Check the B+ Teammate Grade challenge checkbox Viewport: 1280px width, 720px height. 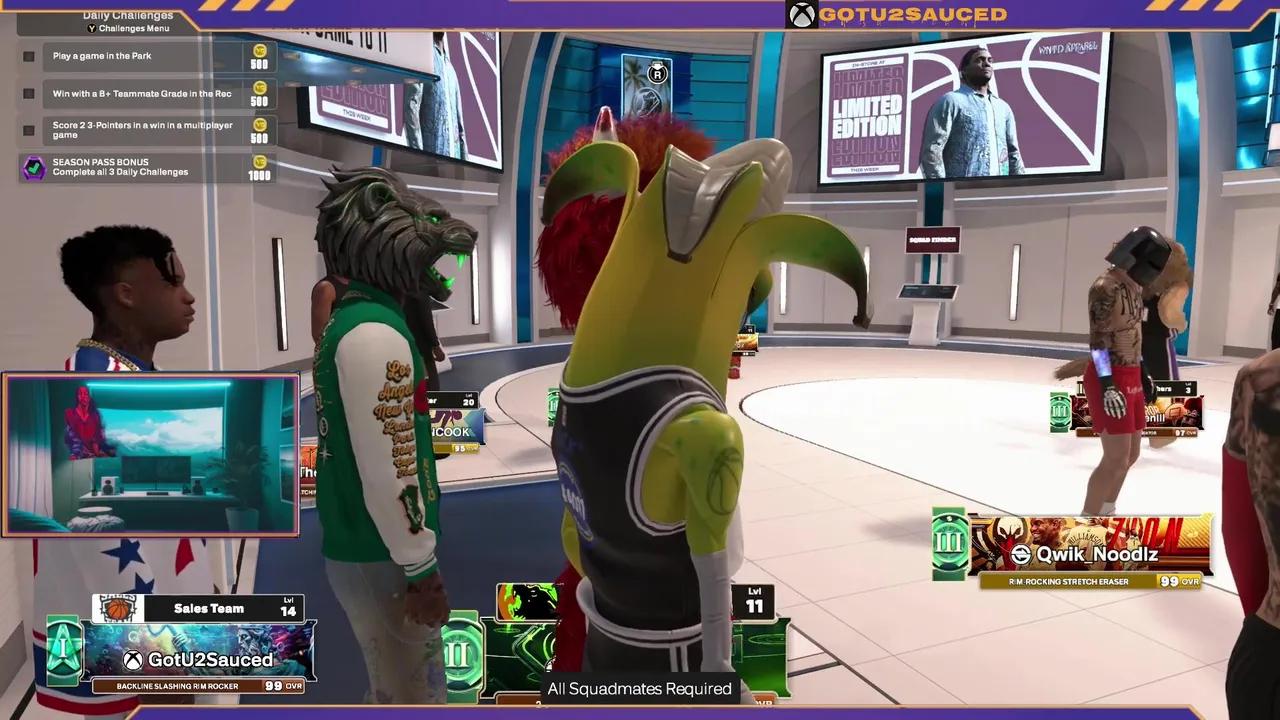(28, 93)
